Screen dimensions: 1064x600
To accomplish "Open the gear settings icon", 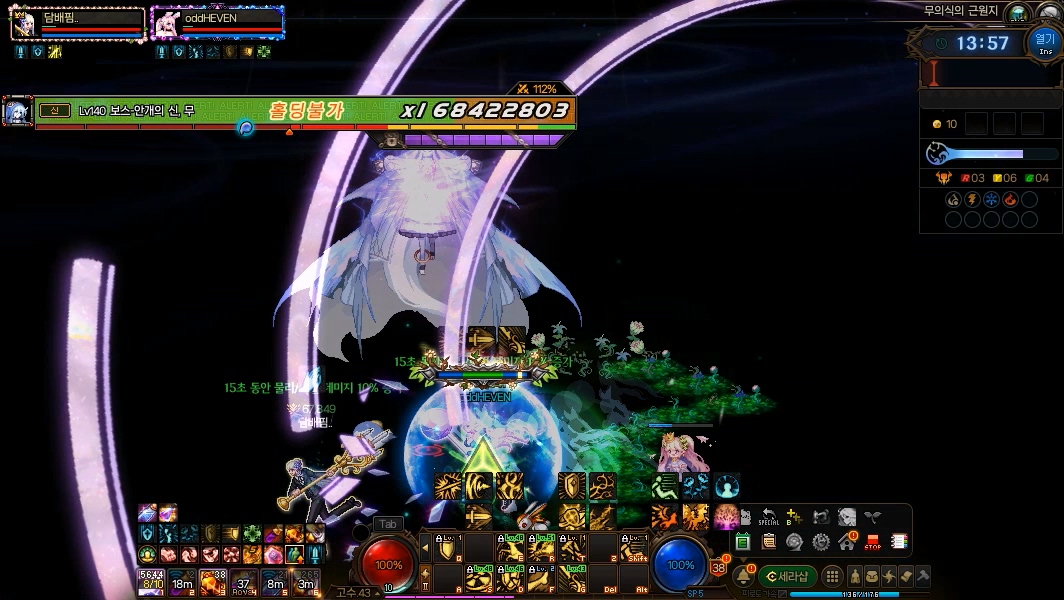I will pos(821,542).
